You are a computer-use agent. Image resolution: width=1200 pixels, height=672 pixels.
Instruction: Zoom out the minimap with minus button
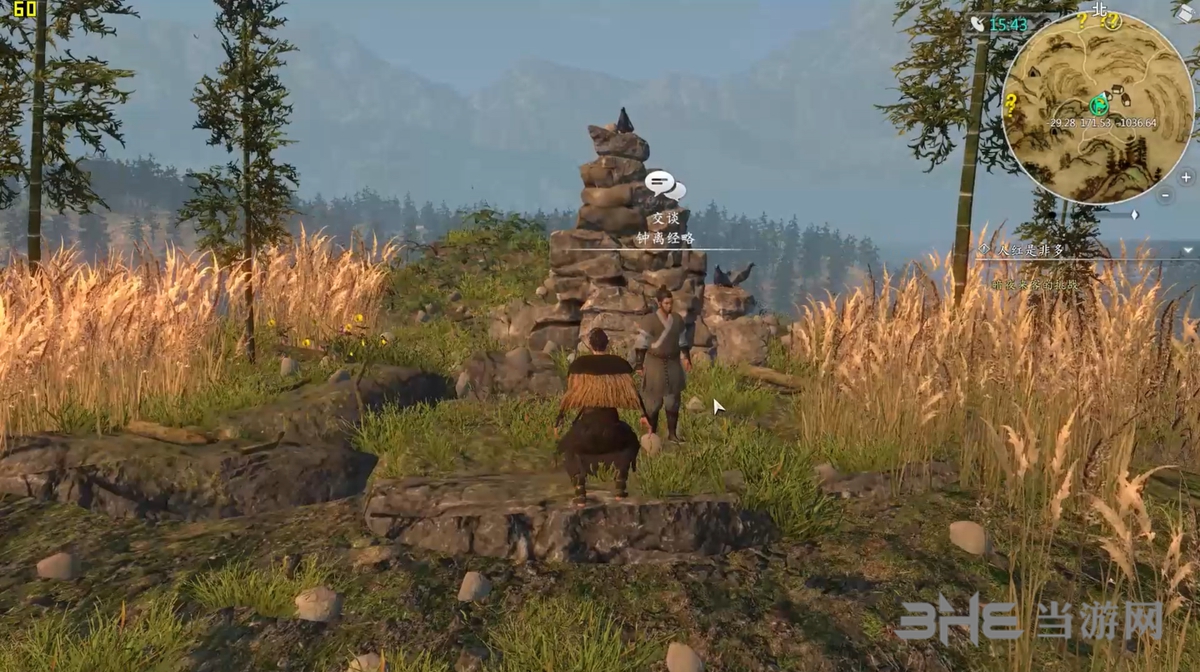coord(1166,197)
